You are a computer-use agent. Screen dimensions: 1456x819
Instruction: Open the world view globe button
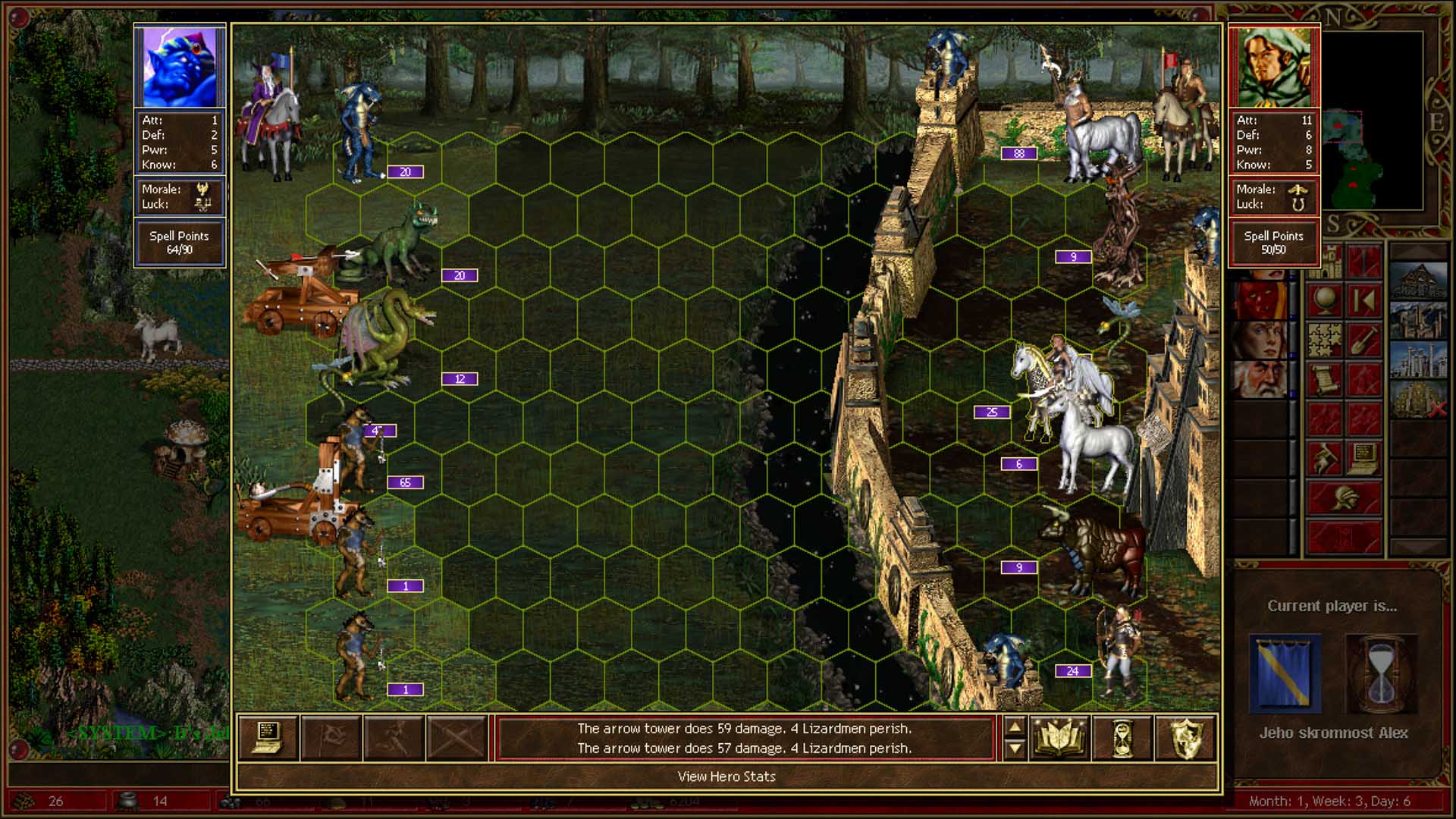1324,301
